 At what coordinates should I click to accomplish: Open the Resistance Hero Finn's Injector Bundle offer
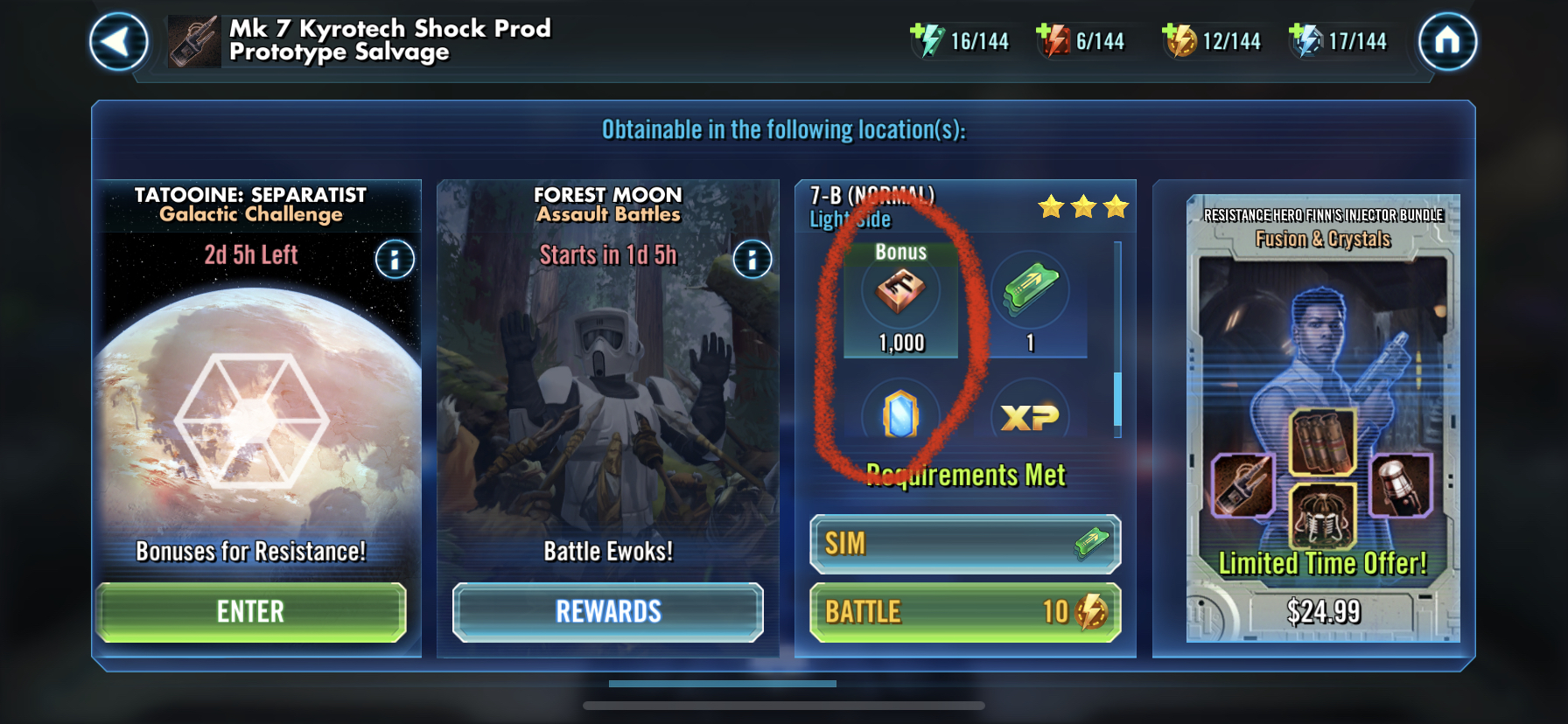(1323, 393)
